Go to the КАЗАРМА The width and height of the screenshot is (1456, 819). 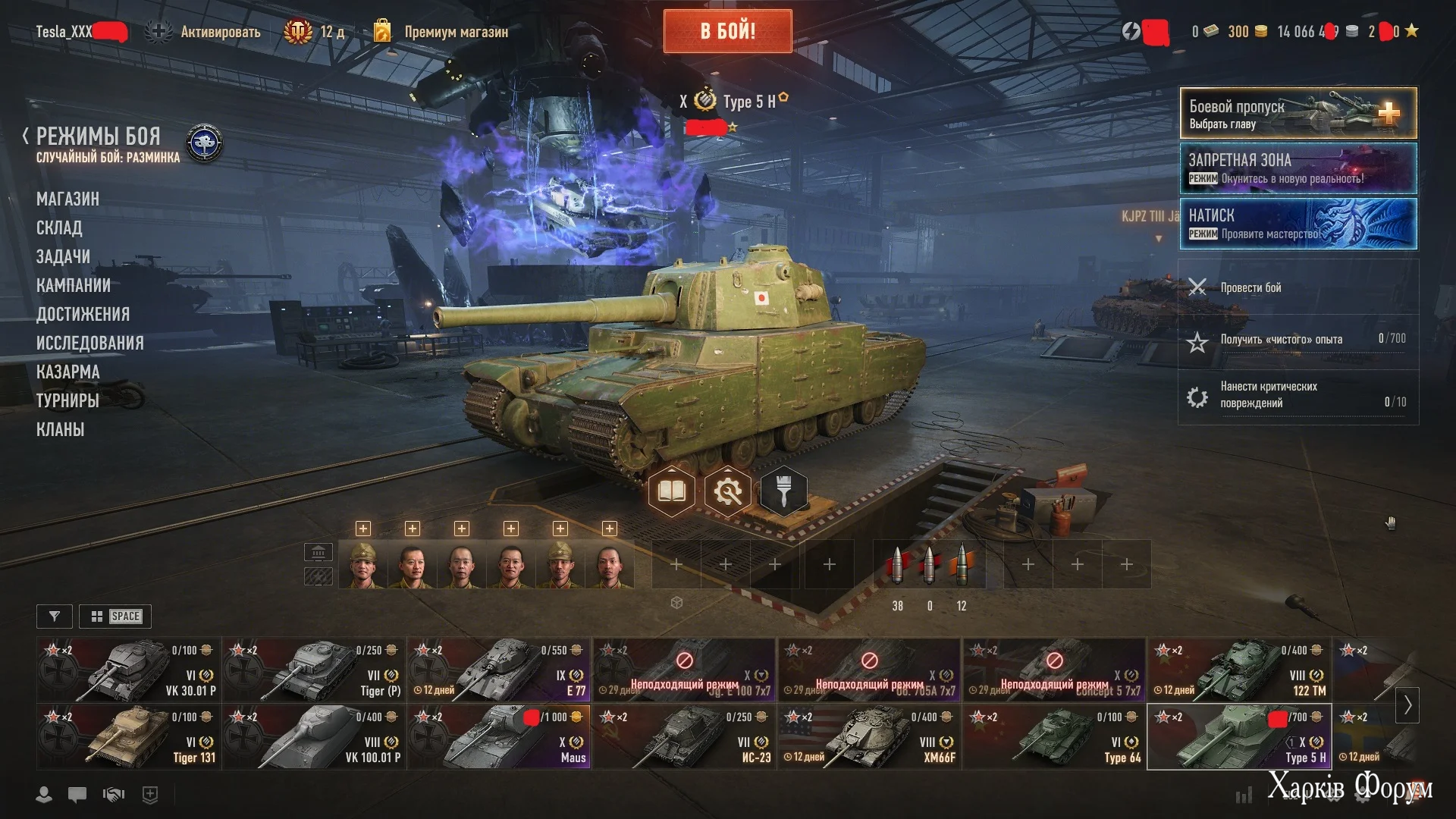67,372
